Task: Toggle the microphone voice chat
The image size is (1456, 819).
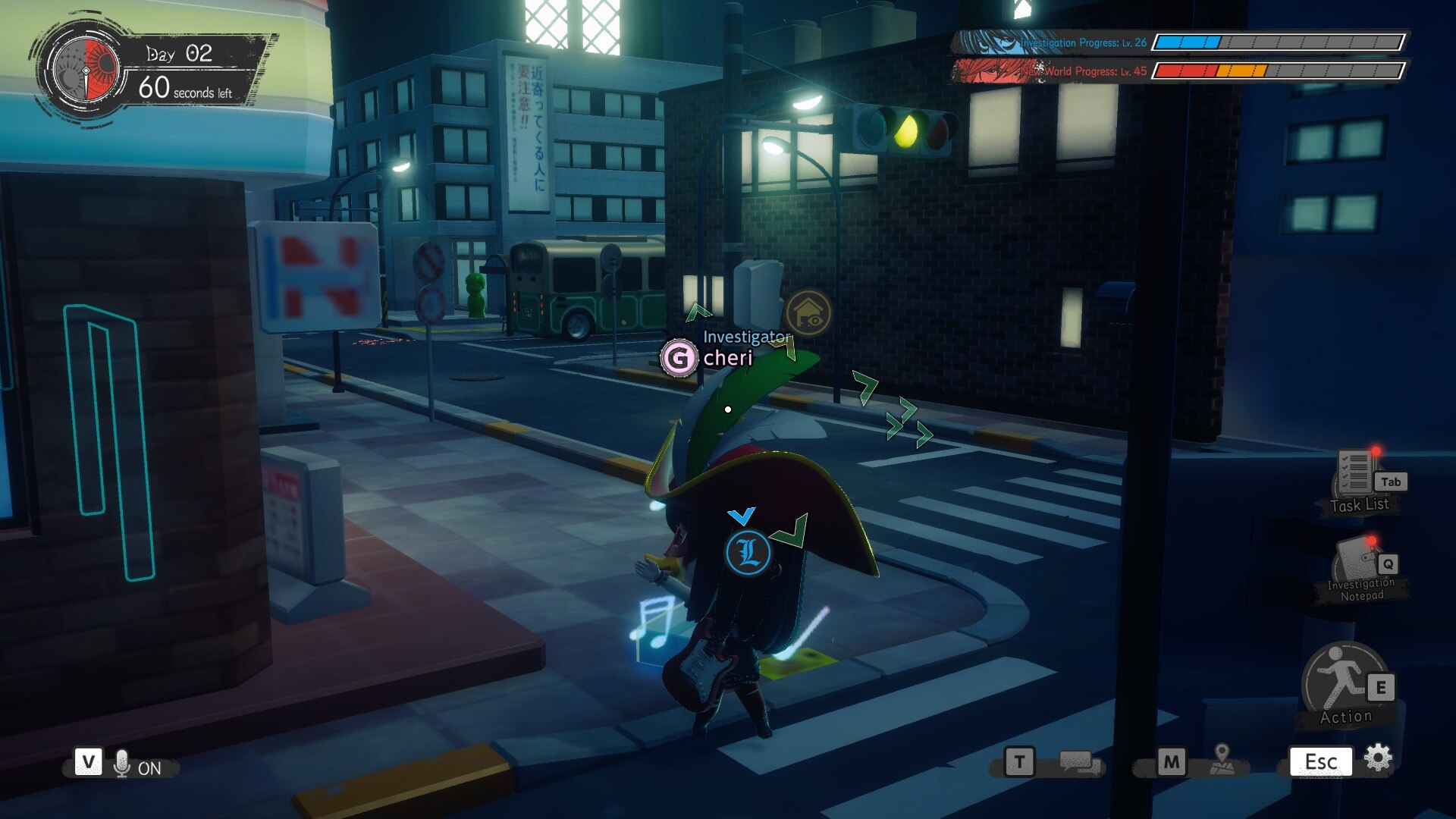Action: coord(121,764)
